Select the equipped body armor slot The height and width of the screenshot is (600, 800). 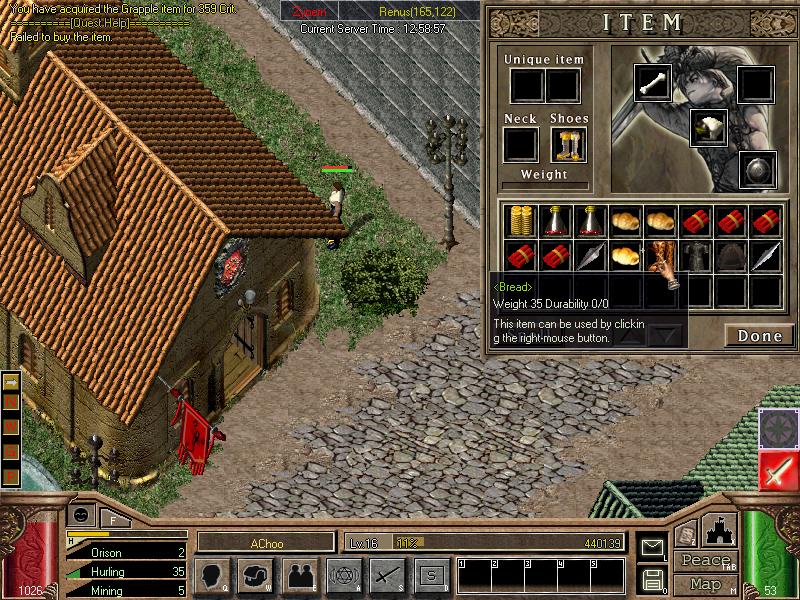click(708, 127)
